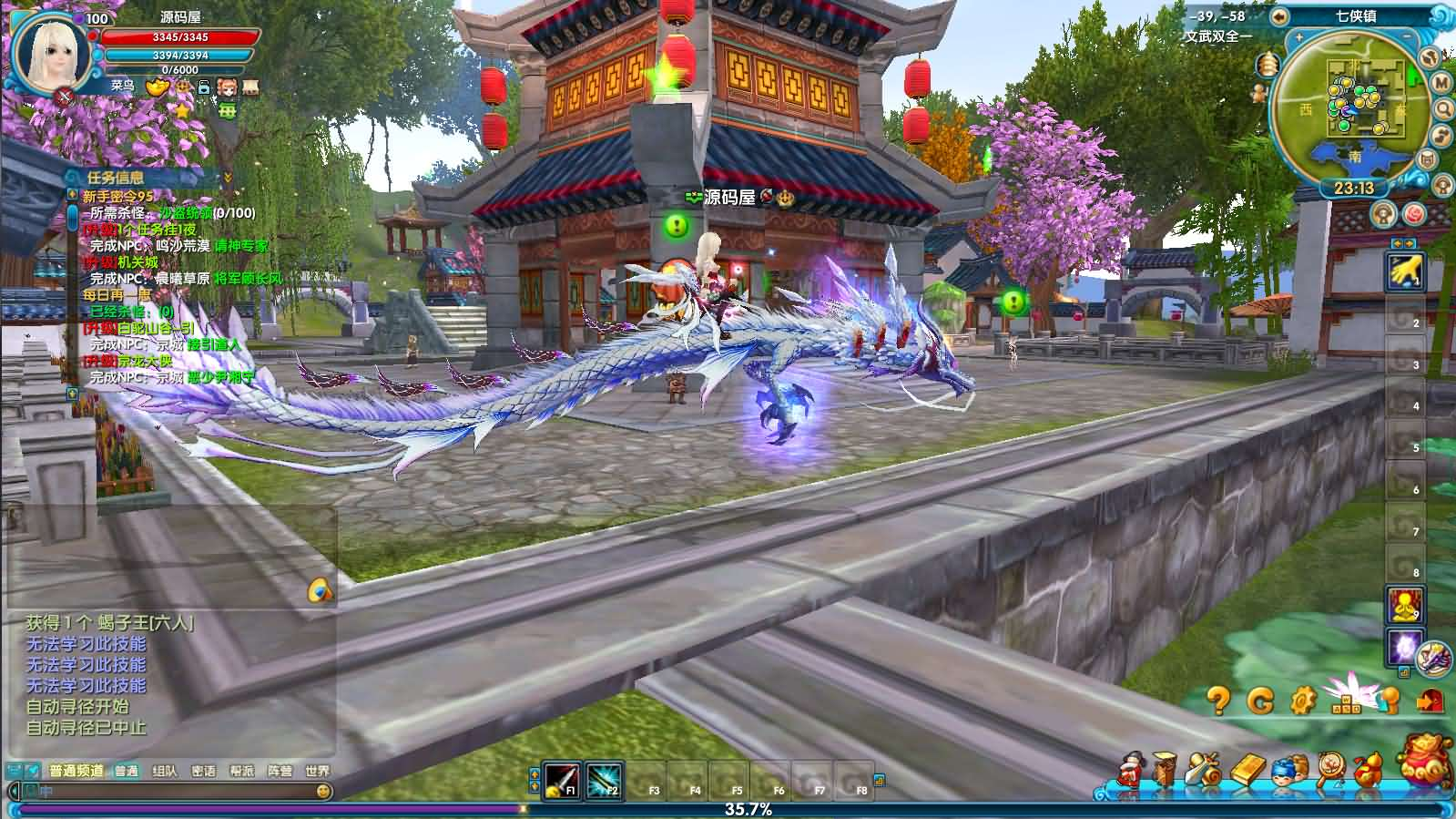The width and height of the screenshot is (1456, 819).
Task: Choose the 阵营 chat tab
Action: tap(280, 771)
